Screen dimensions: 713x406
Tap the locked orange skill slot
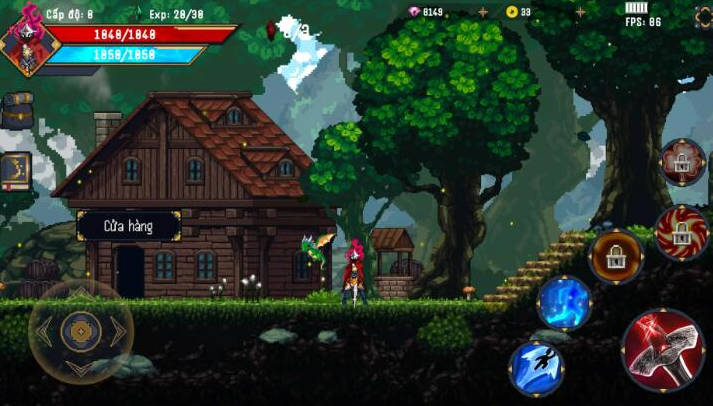click(x=616, y=257)
